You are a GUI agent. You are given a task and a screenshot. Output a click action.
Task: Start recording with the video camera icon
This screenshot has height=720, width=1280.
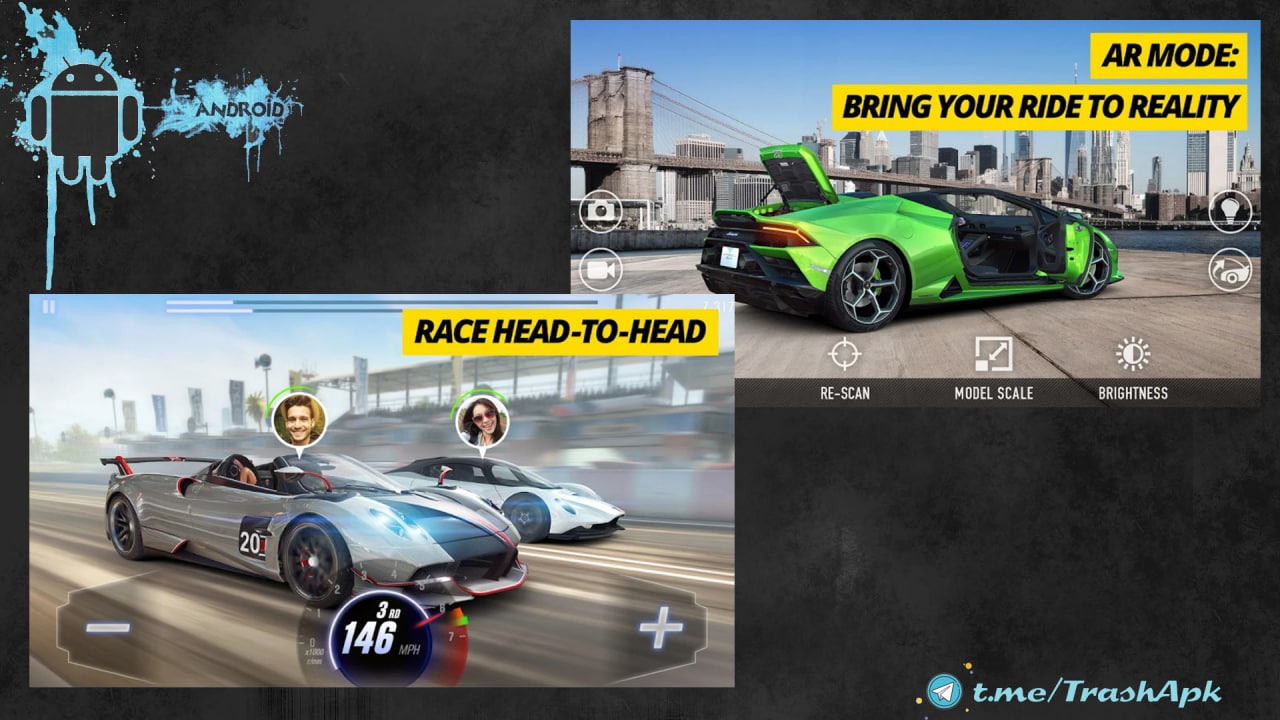(x=601, y=269)
